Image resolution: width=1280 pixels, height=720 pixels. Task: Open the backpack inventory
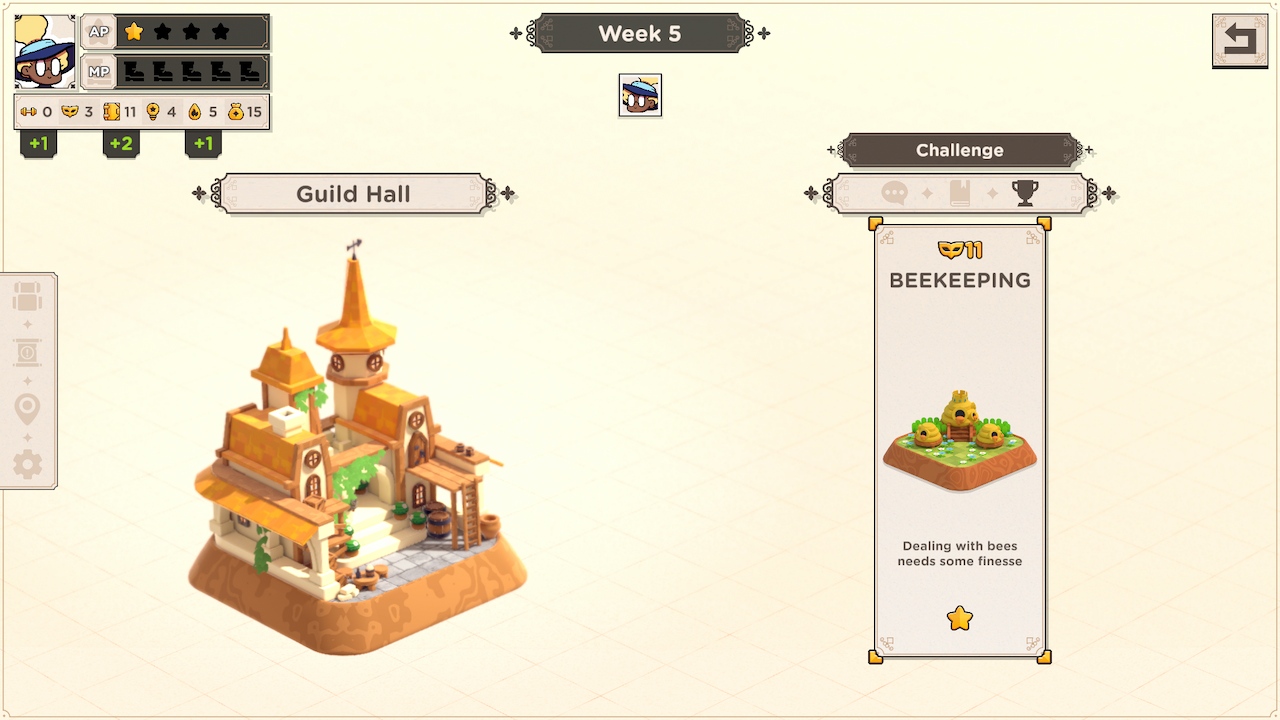[x=27, y=297]
